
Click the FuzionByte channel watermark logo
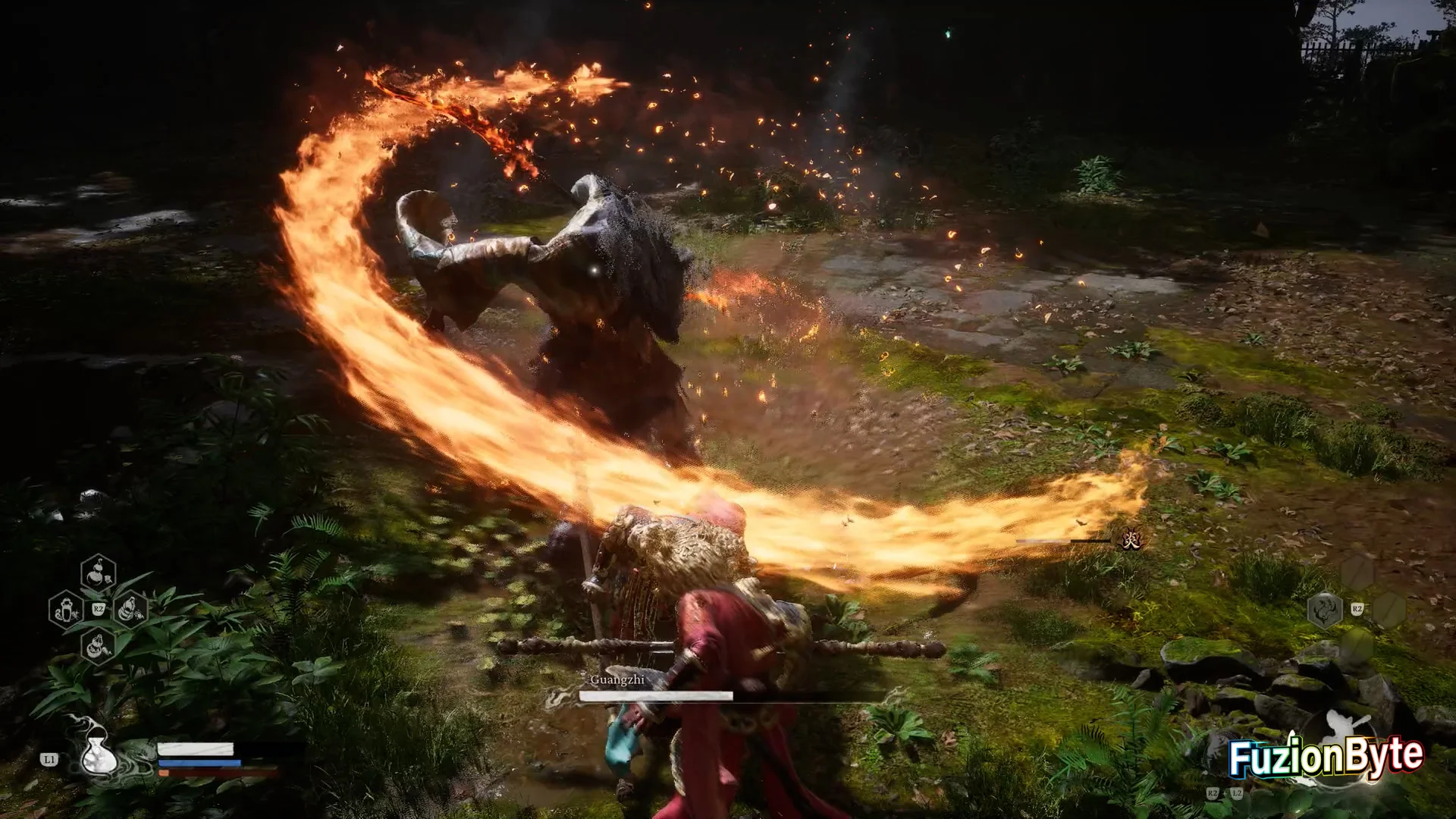tap(1326, 756)
